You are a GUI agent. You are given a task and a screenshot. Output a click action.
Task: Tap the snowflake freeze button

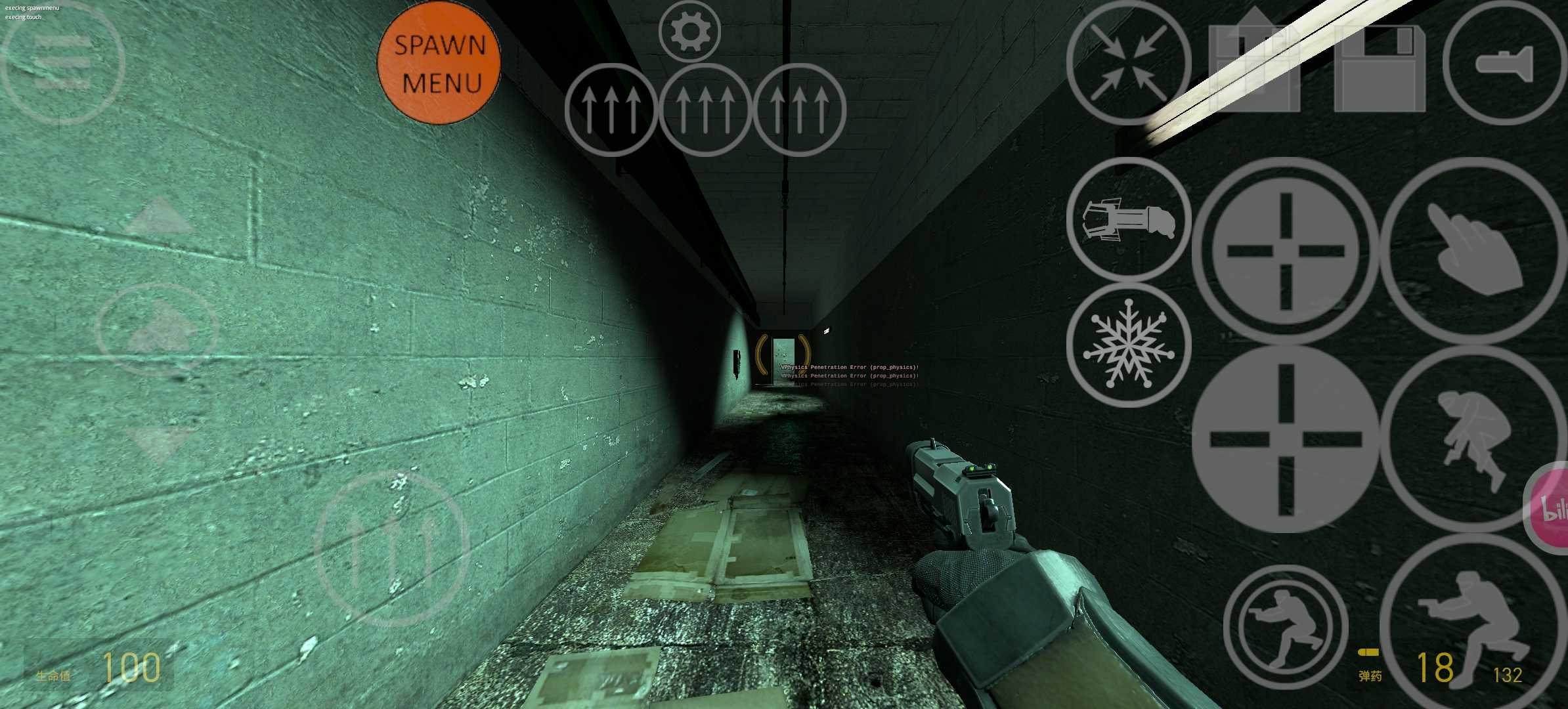click(x=1129, y=345)
